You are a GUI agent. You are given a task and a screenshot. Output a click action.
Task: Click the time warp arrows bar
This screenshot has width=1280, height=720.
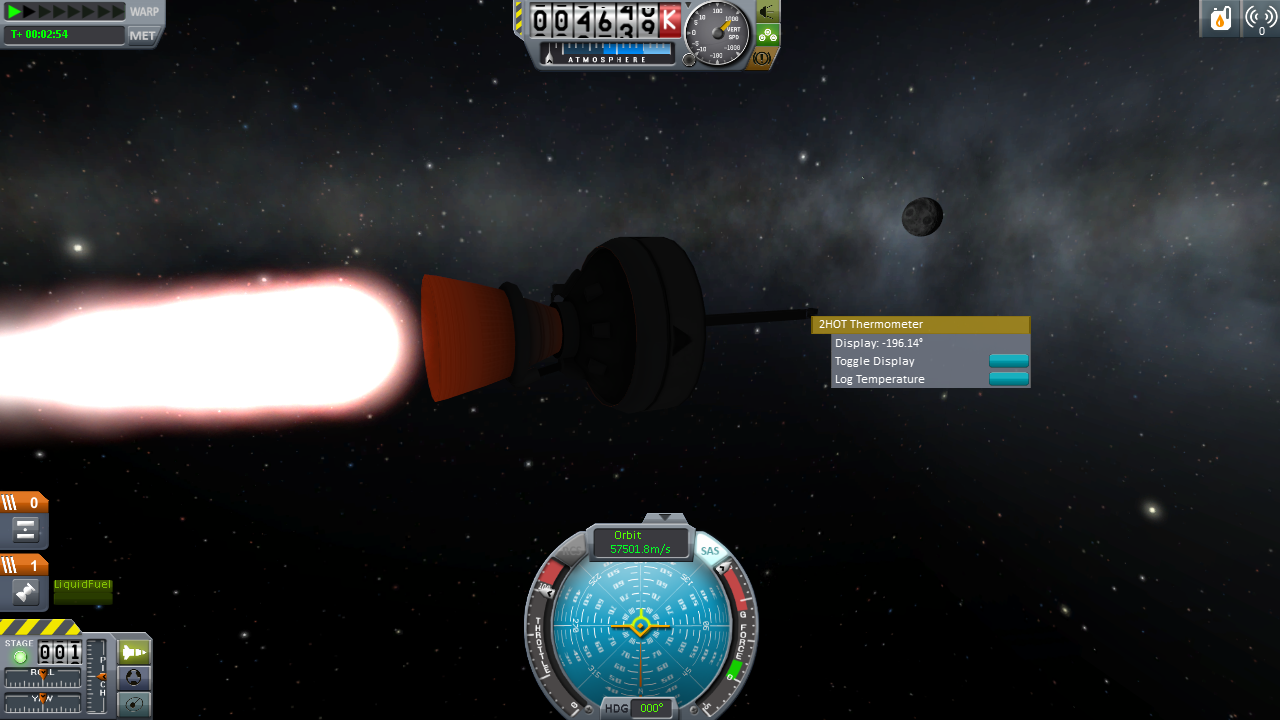(65, 12)
